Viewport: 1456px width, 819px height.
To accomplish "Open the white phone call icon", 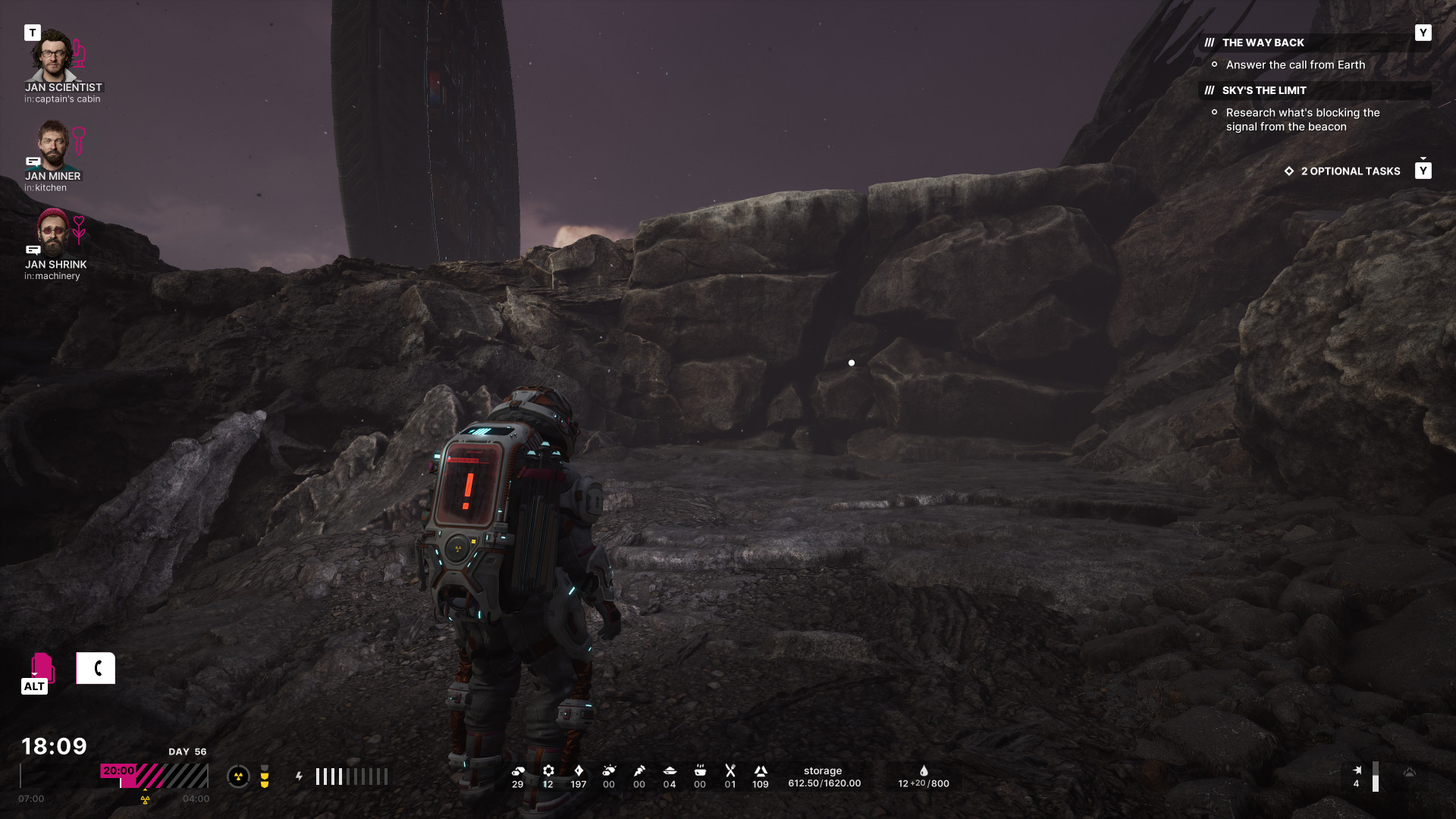I will click(96, 668).
